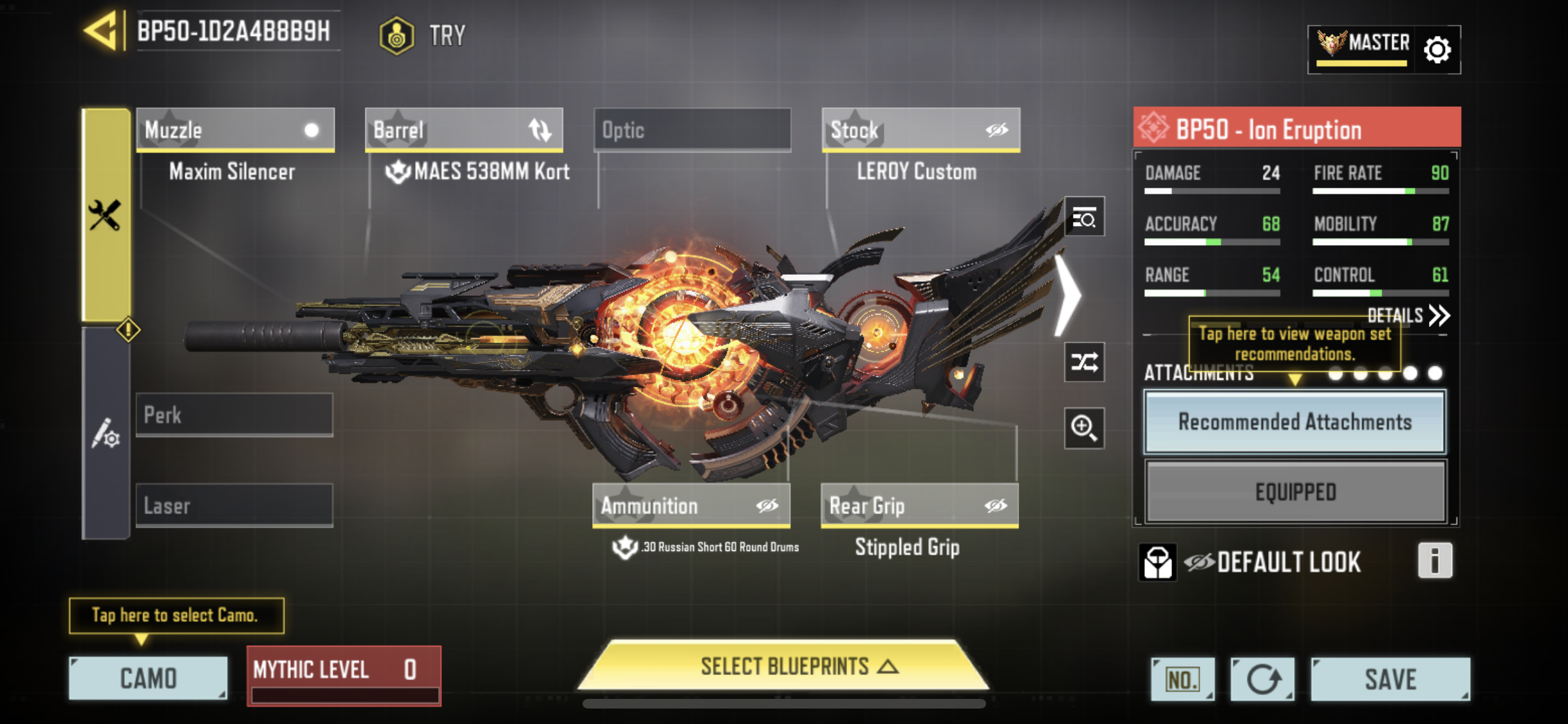Open the empty Perk slot
The image size is (1568, 724).
coord(234,415)
